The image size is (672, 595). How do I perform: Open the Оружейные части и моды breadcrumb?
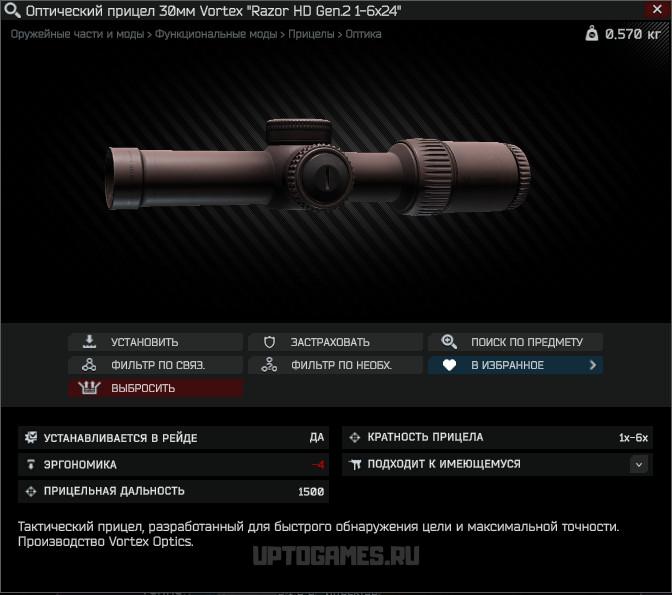[x=77, y=34]
